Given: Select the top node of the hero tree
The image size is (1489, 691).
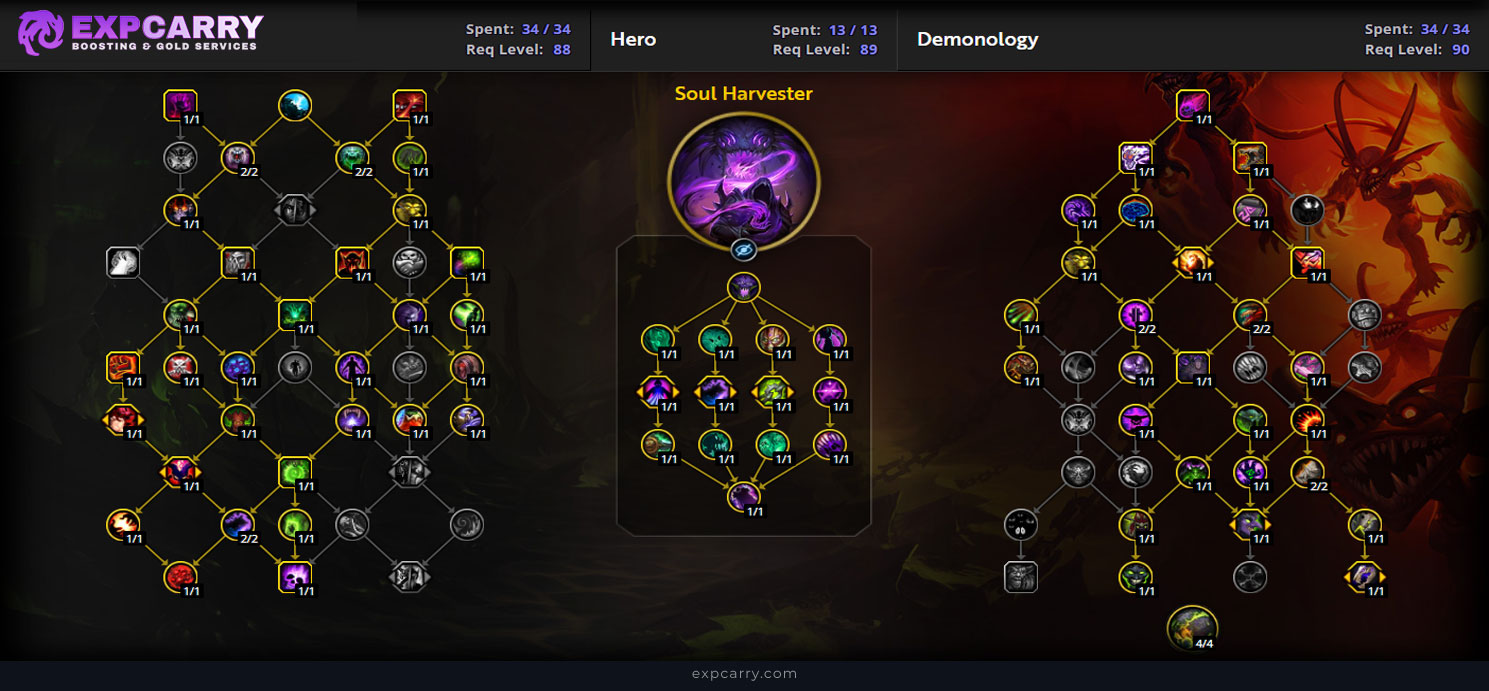Looking at the screenshot, I should coord(743,288).
